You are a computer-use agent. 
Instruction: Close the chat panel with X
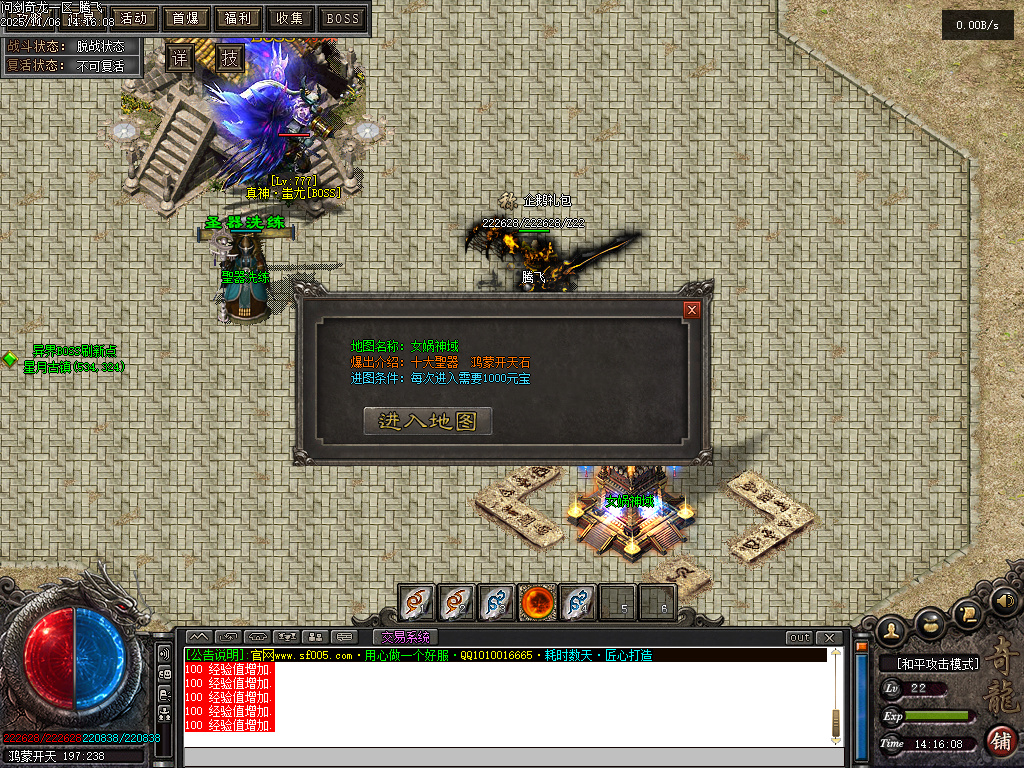click(x=828, y=638)
